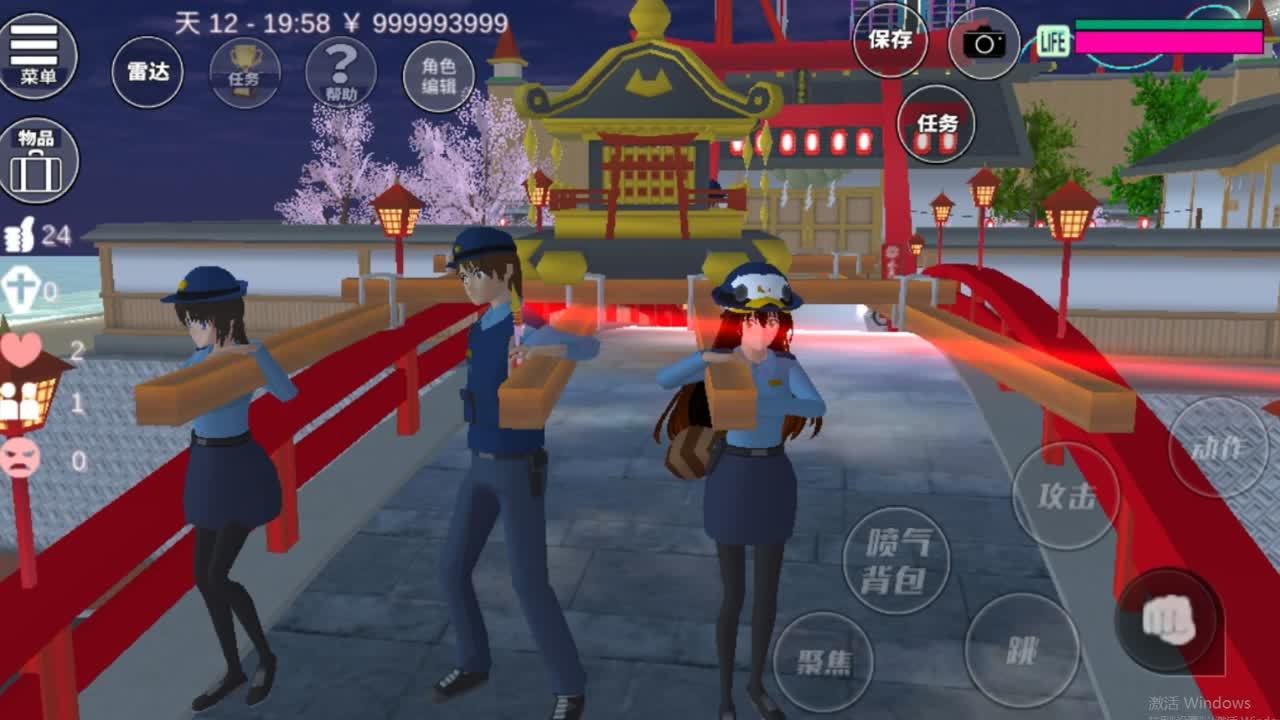Trigger the 动作 action button
This screenshot has height=720, width=1280.
[1218, 448]
